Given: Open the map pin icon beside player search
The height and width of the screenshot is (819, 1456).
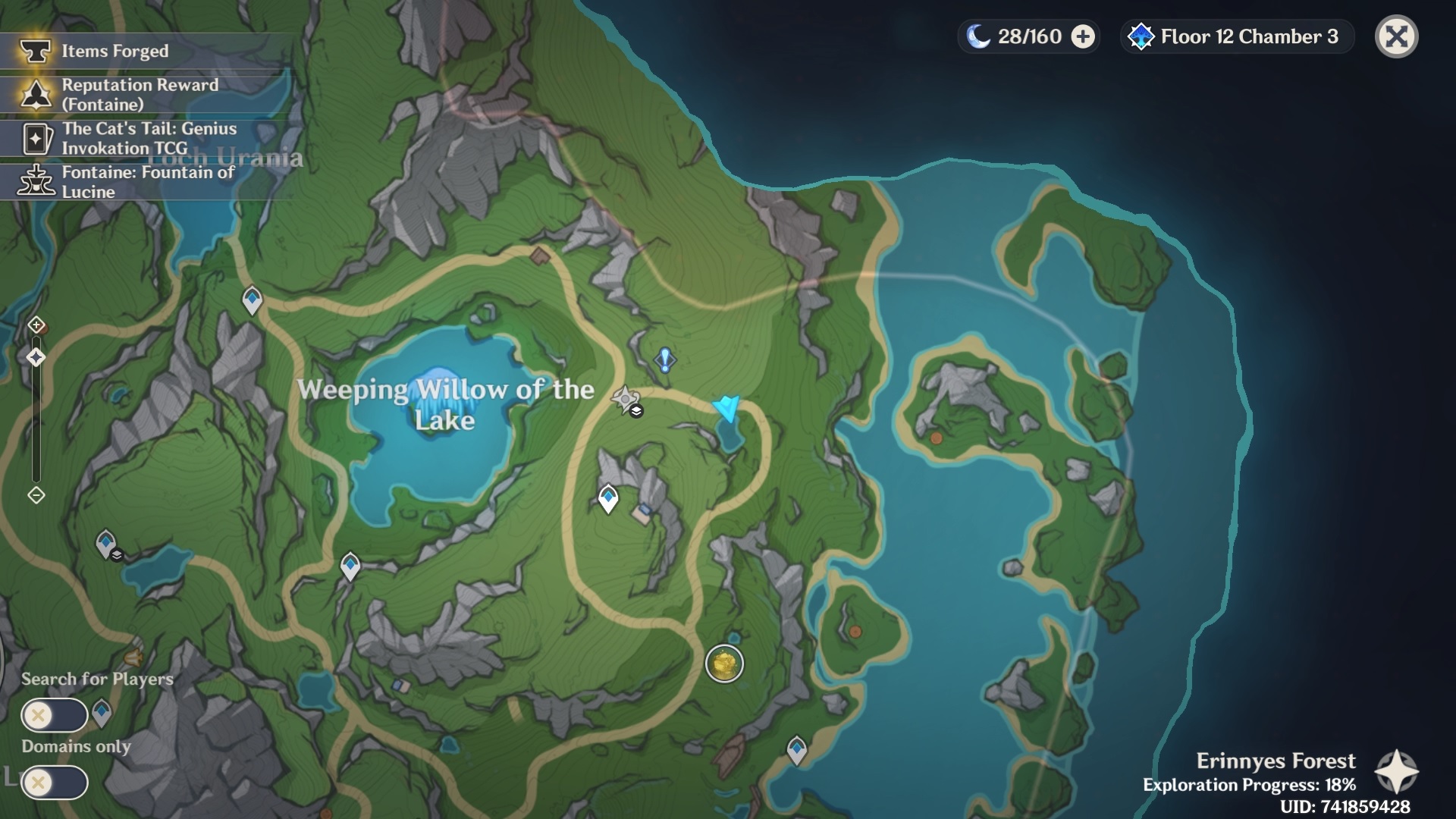Looking at the screenshot, I should click(x=102, y=713).
